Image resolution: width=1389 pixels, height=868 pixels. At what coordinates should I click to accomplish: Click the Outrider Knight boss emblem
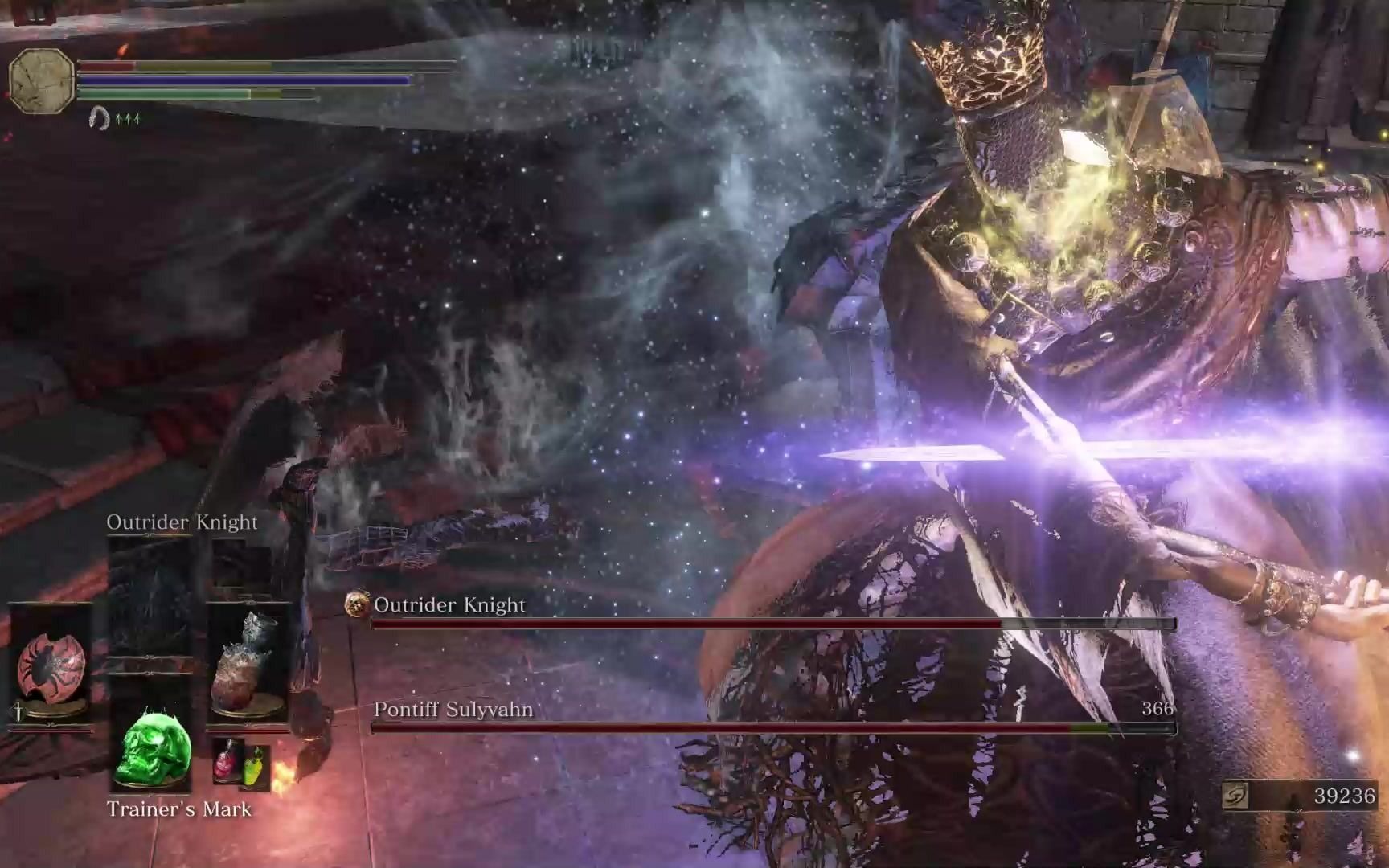click(357, 604)
